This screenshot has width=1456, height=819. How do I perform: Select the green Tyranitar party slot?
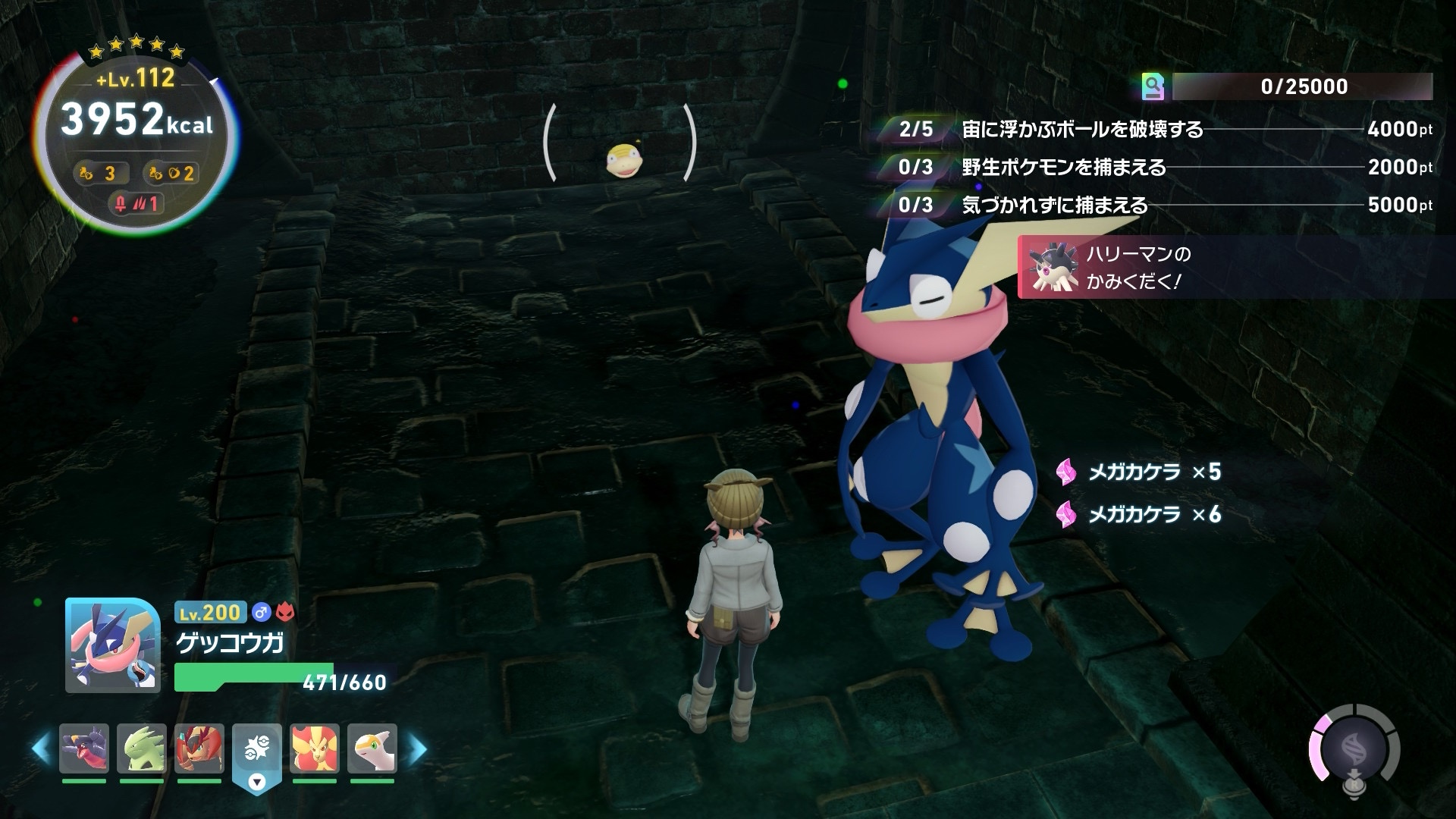point(142,748)
